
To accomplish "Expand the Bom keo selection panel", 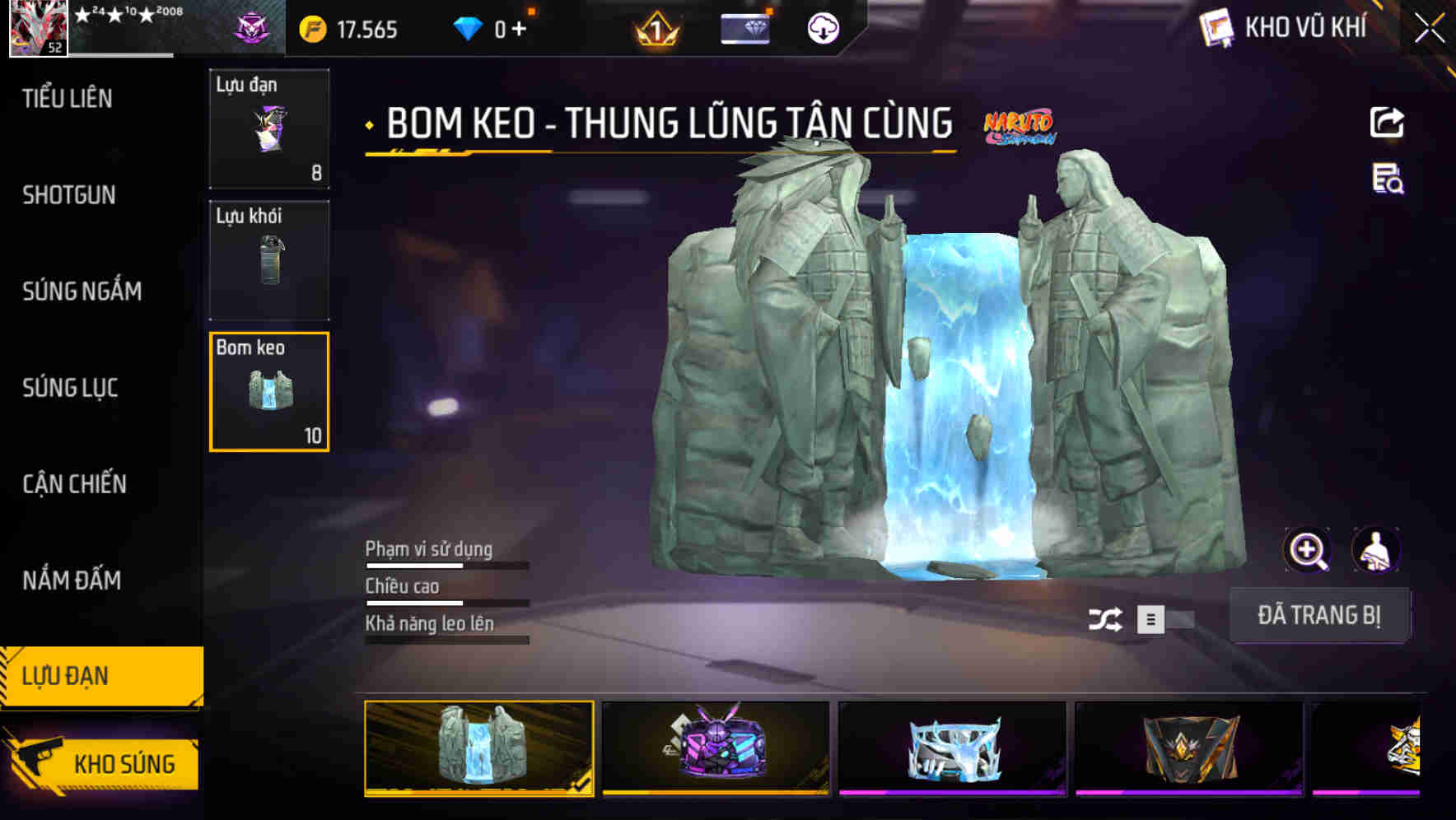I will (x=268, y=392).
